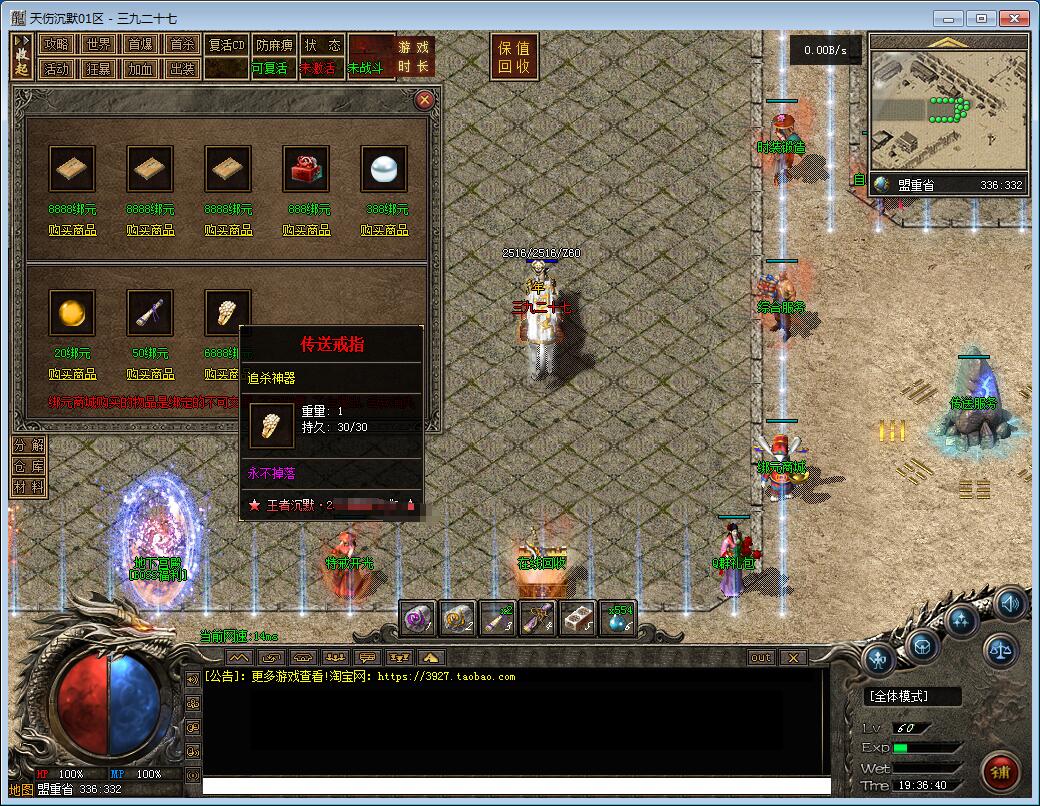Select the white pearl shop item
This screenshot has width=1040, height=806.
(x=384, y=169)
